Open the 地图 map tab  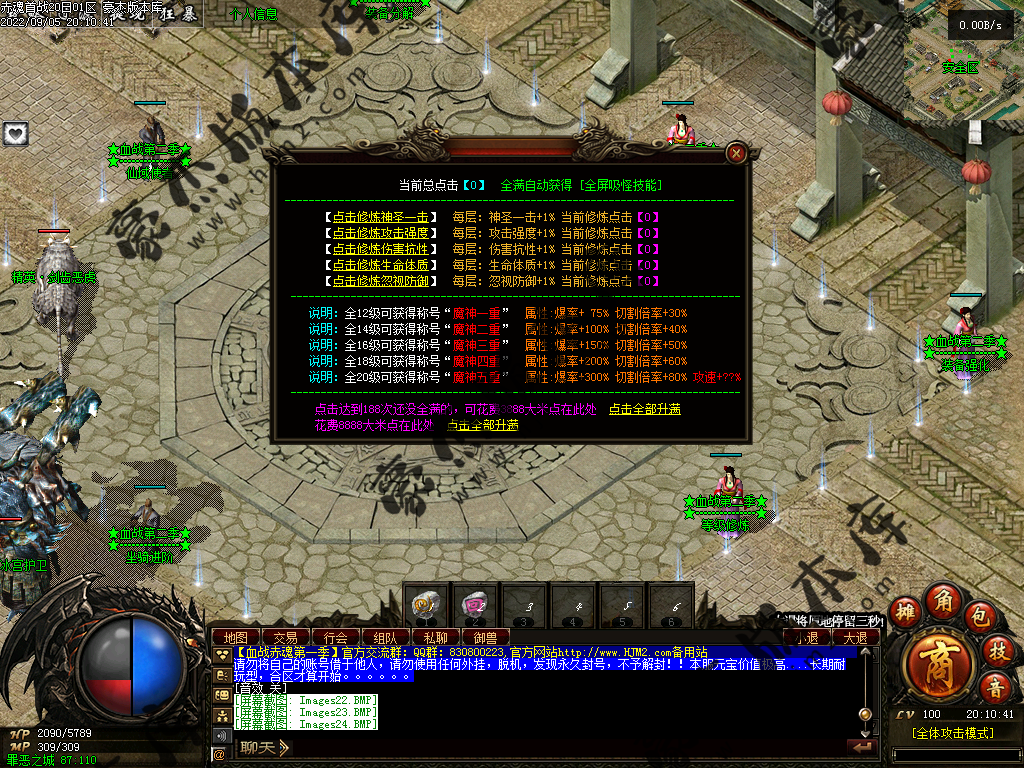tap(236, 637)
